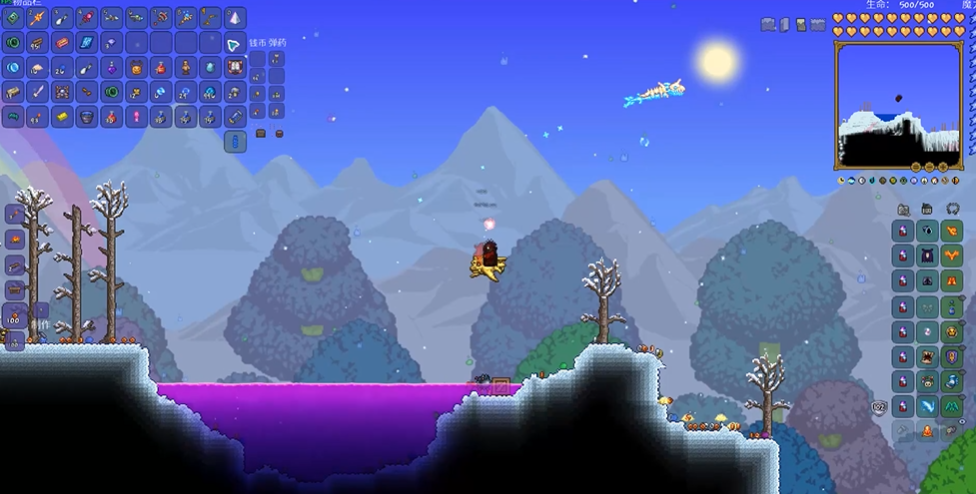Open the trash can slot below the inventory
The height and width of the screenshot is (494, 976).
point(235,141)
